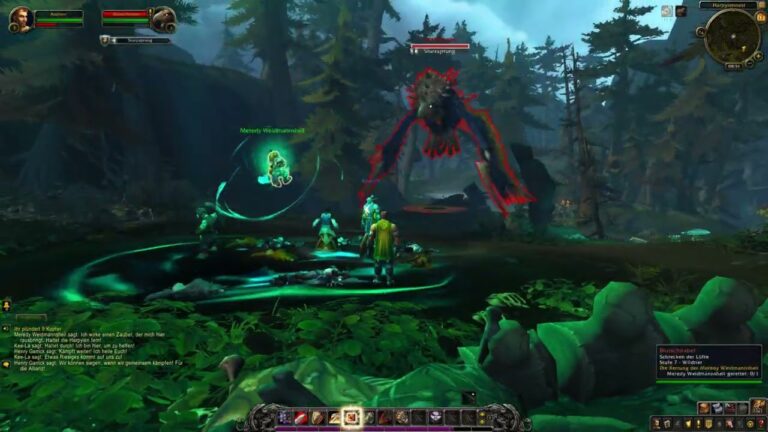This screenshot has width=768, height=432.
Task: Activate the highlighted glowing action bar ability
Action: [x=352, y=416]
